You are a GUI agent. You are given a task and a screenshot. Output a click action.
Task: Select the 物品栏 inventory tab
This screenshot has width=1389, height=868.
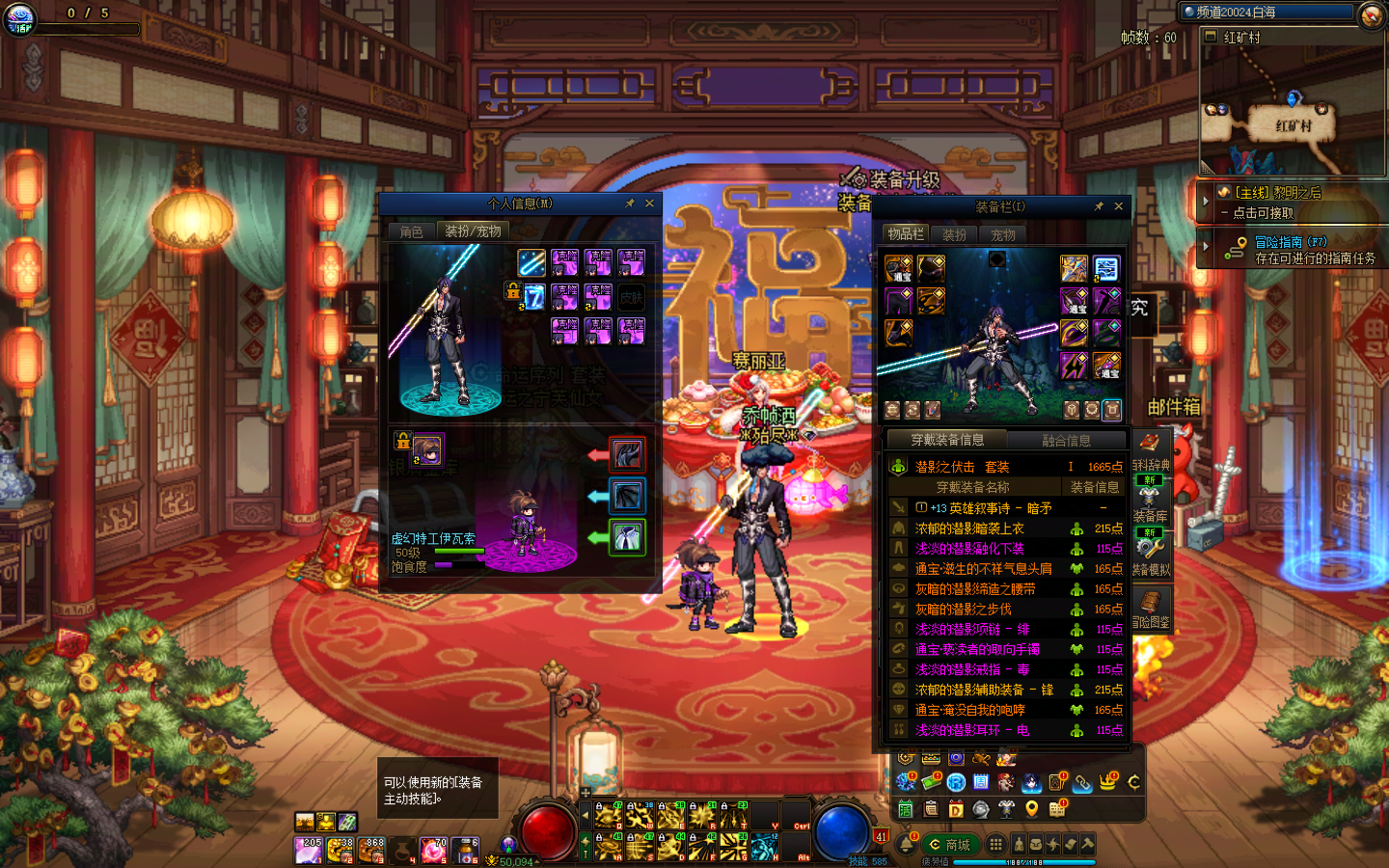[906, 233]
